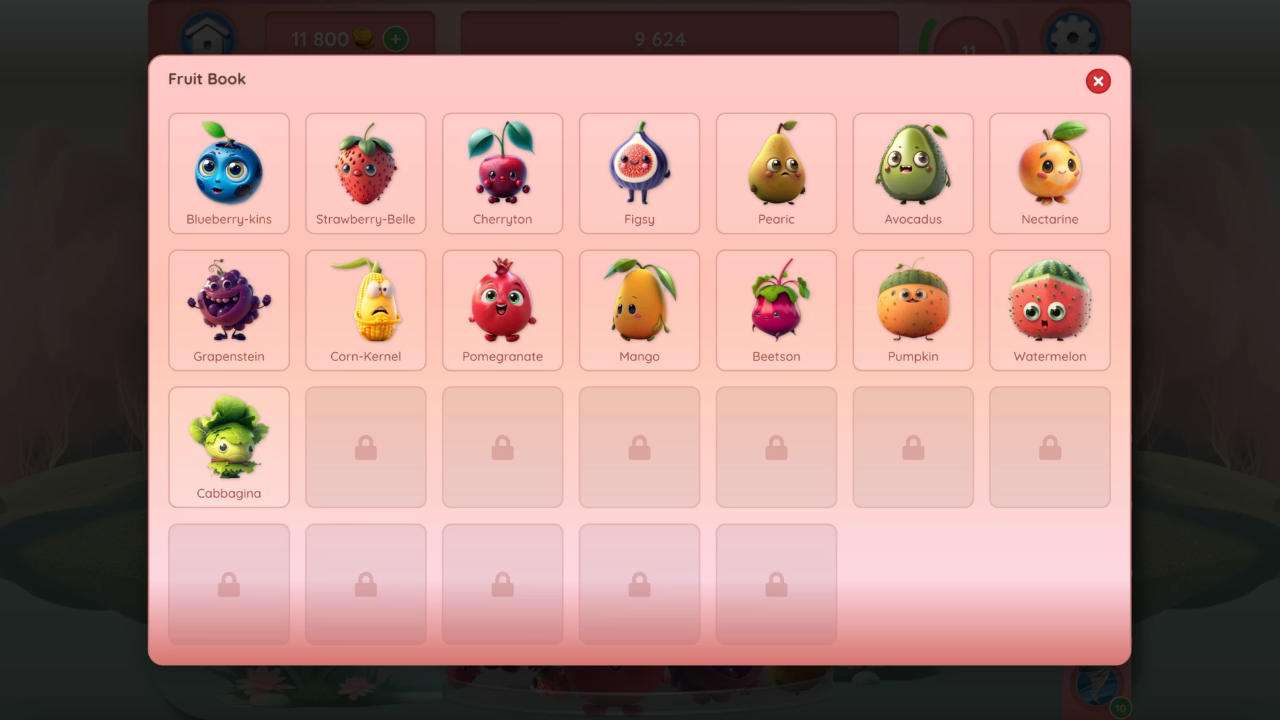The width and height of the screenshot is (1280, 720).
Task: Open the Beetson character entry
Action: click(776, 310)
